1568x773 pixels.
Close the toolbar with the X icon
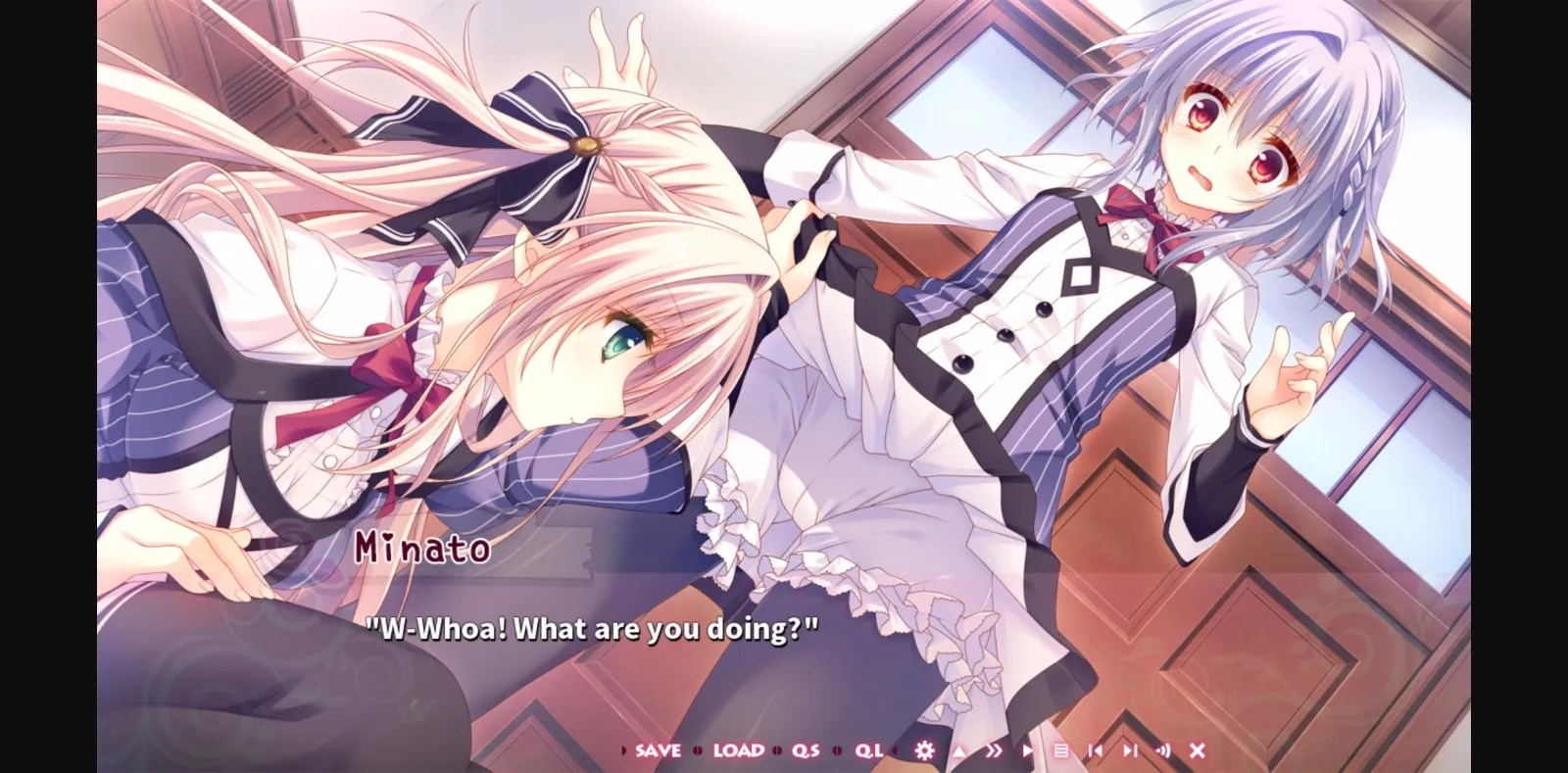pyautogui.click(x=1198, y=750)
